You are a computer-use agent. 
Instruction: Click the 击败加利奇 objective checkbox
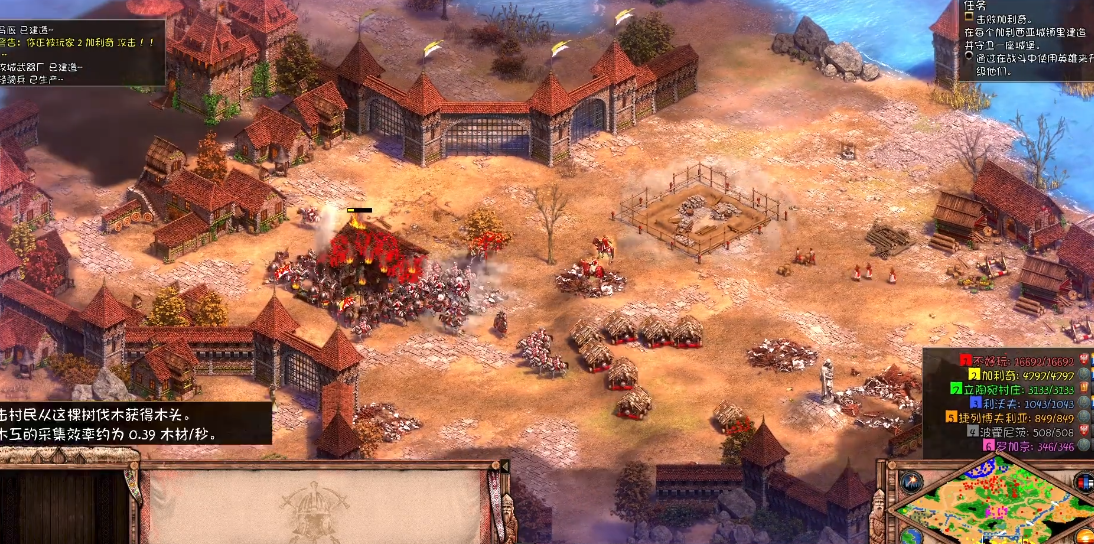point(967,20)
